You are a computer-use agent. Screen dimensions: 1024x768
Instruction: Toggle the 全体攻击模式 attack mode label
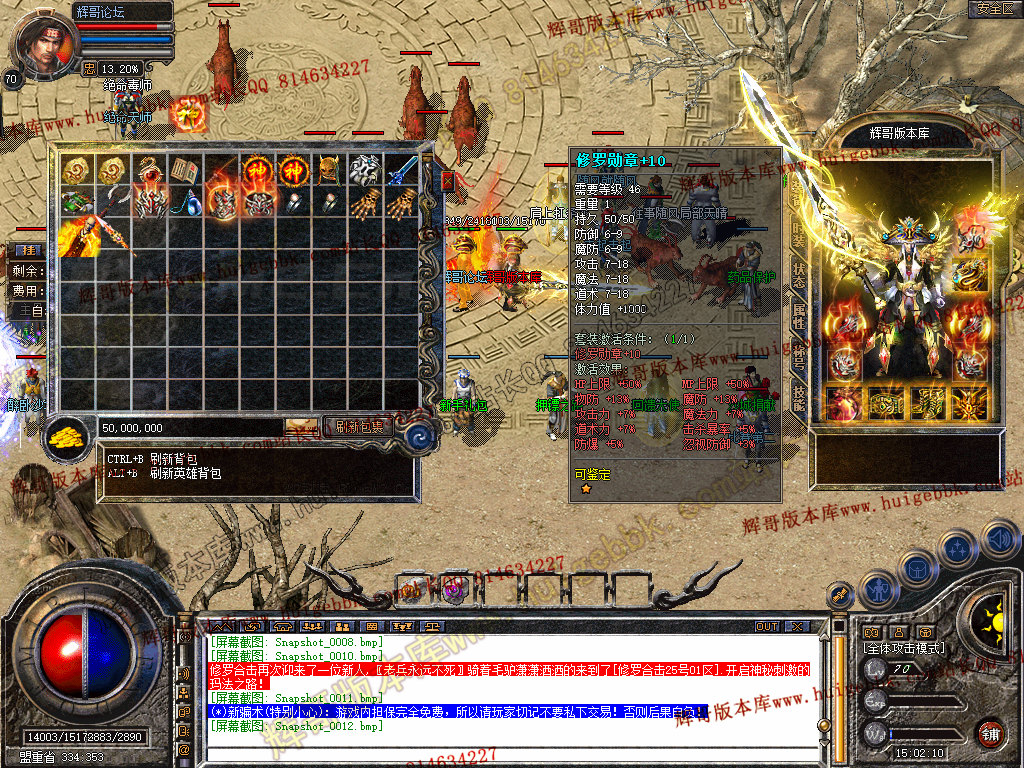coord(904,648)
